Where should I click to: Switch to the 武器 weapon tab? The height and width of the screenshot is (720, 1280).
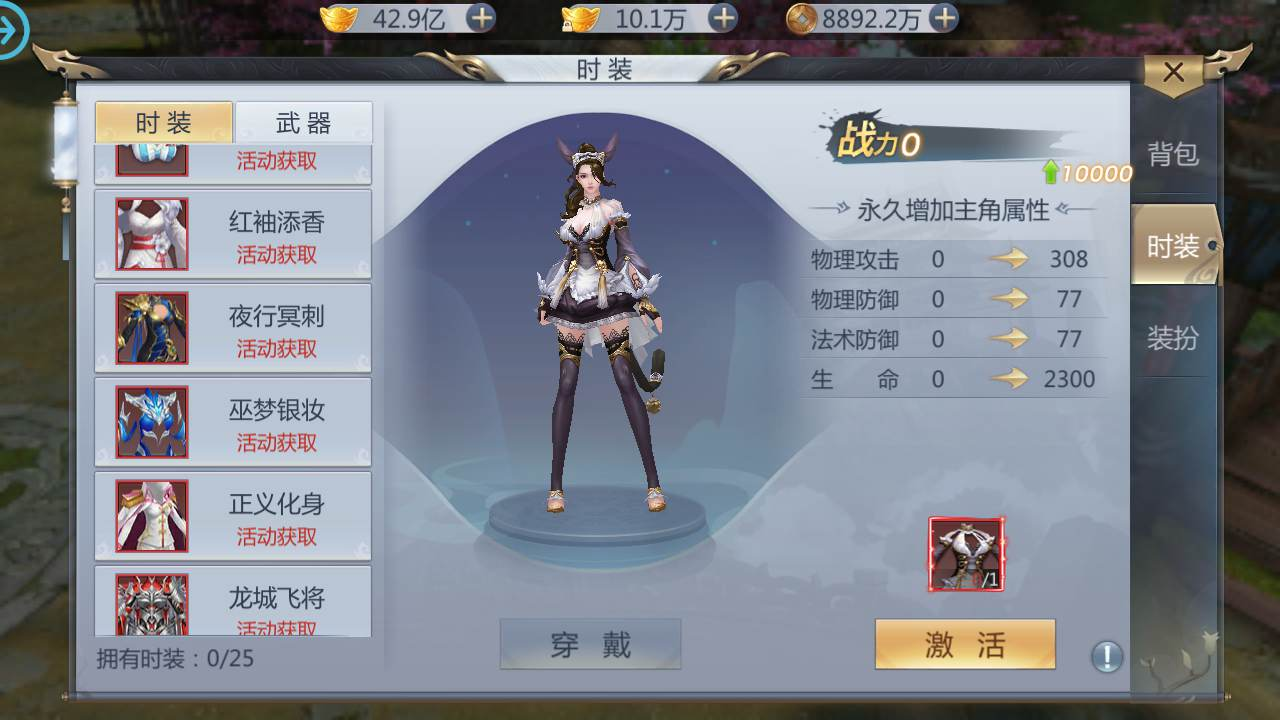point(303,123)
